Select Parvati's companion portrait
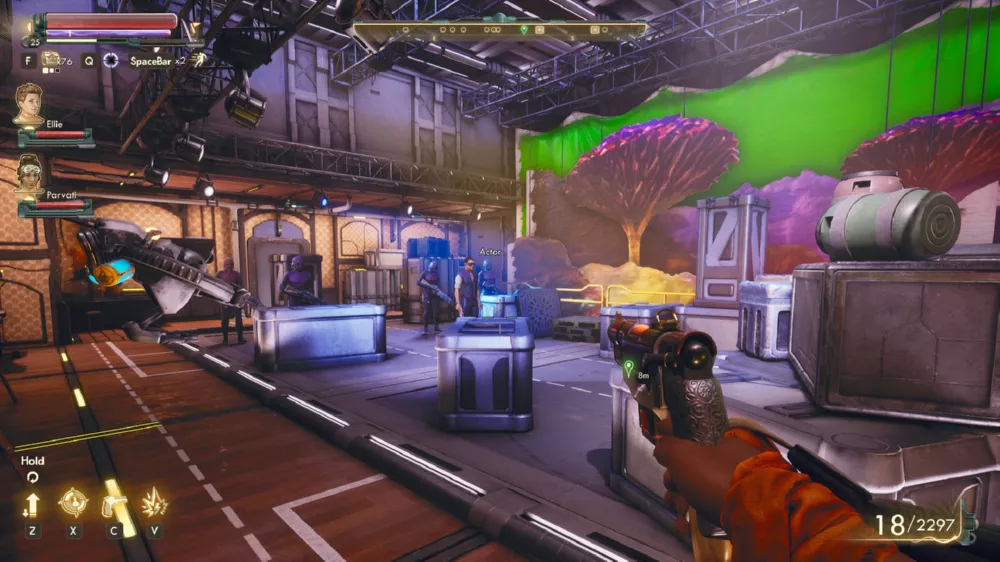Viewport: 1000px width, 562px height. [29, 174]
